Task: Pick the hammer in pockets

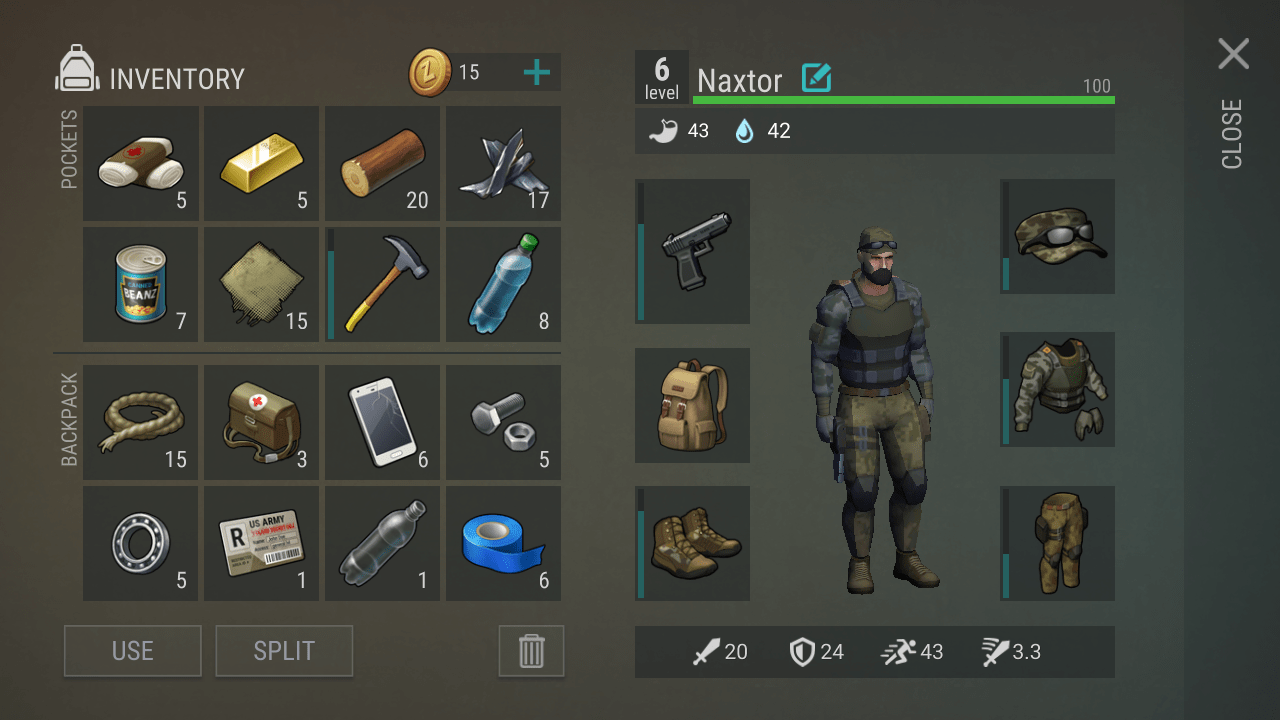Action: tap(382, 285)
